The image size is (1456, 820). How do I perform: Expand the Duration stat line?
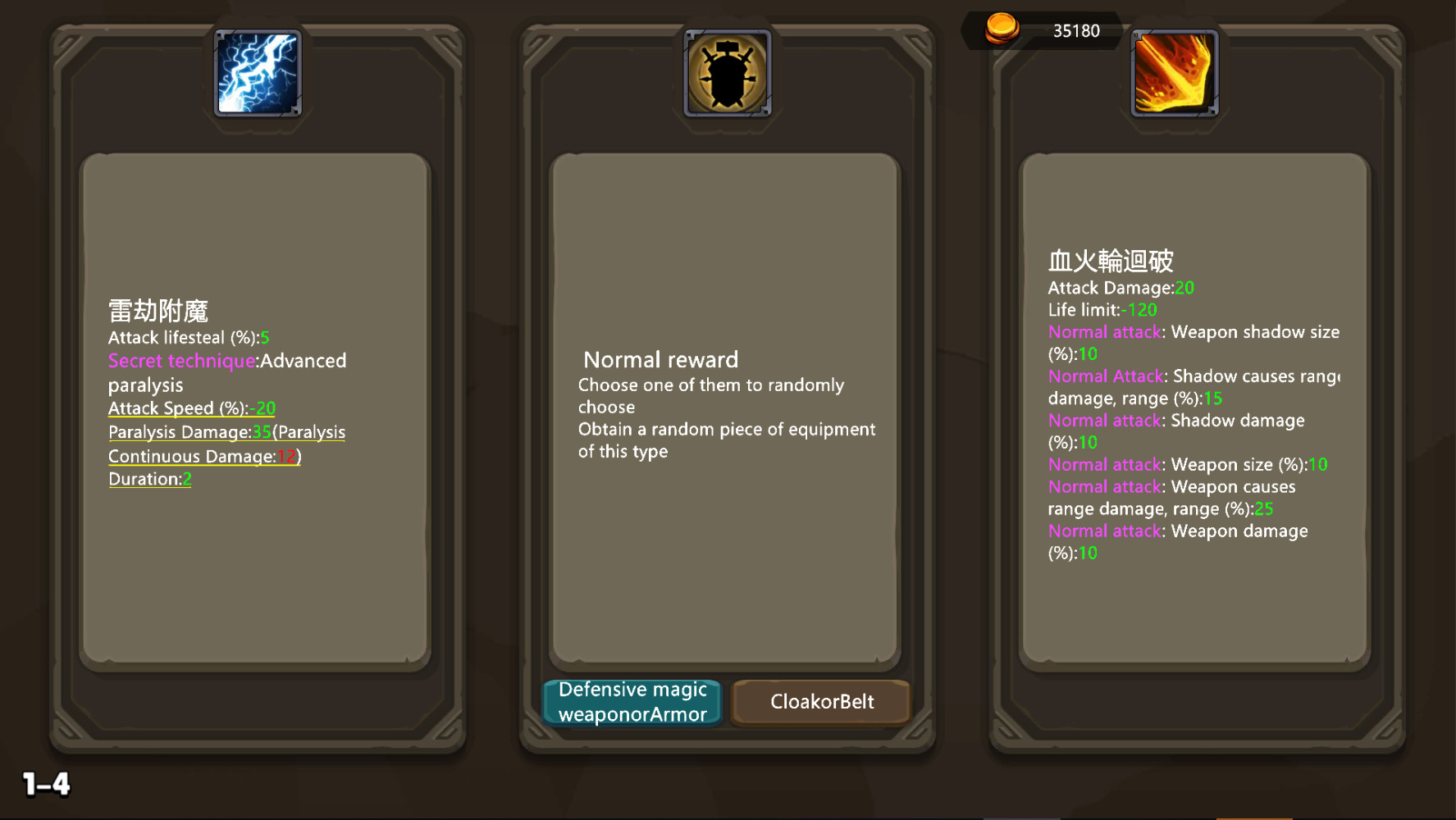tap(149, 478)
